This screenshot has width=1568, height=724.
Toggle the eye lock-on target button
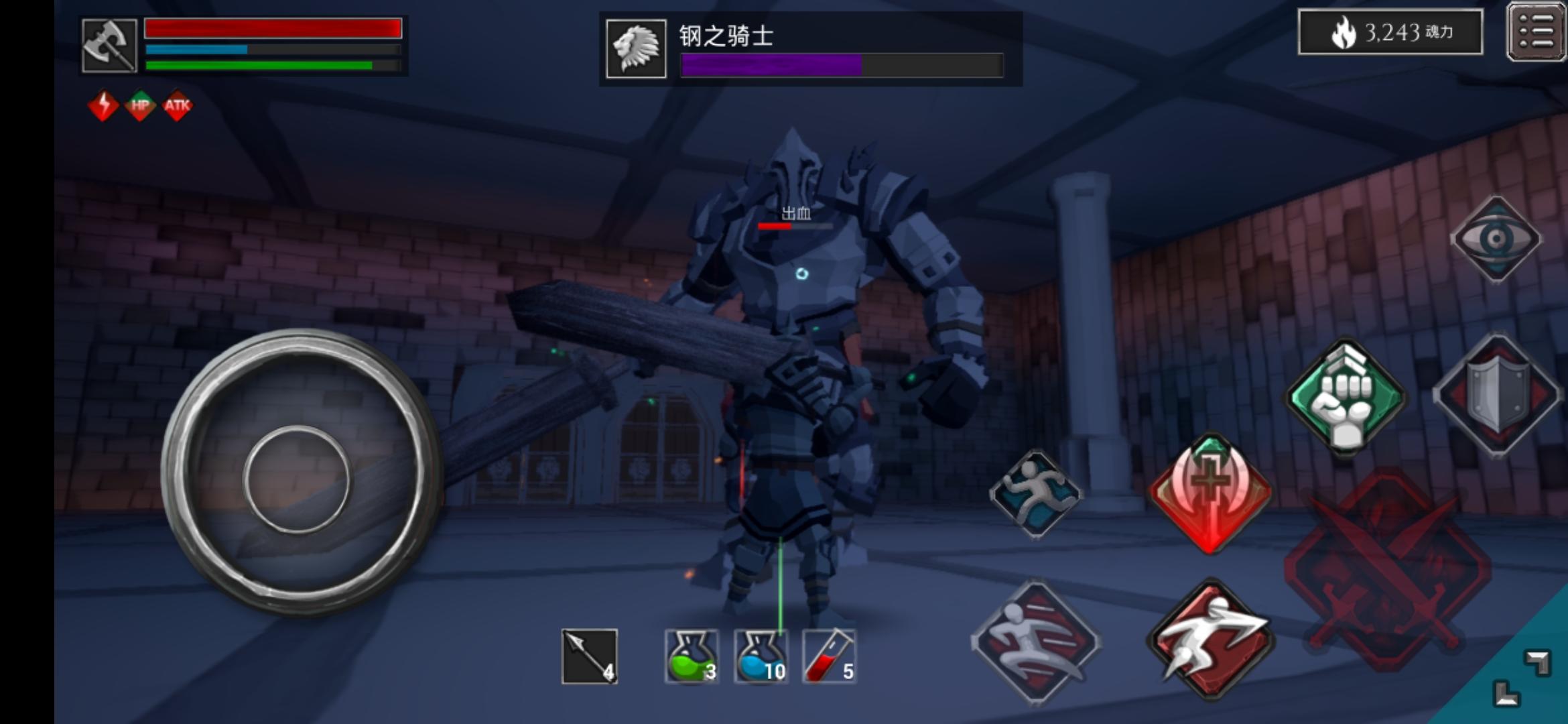1496,239
